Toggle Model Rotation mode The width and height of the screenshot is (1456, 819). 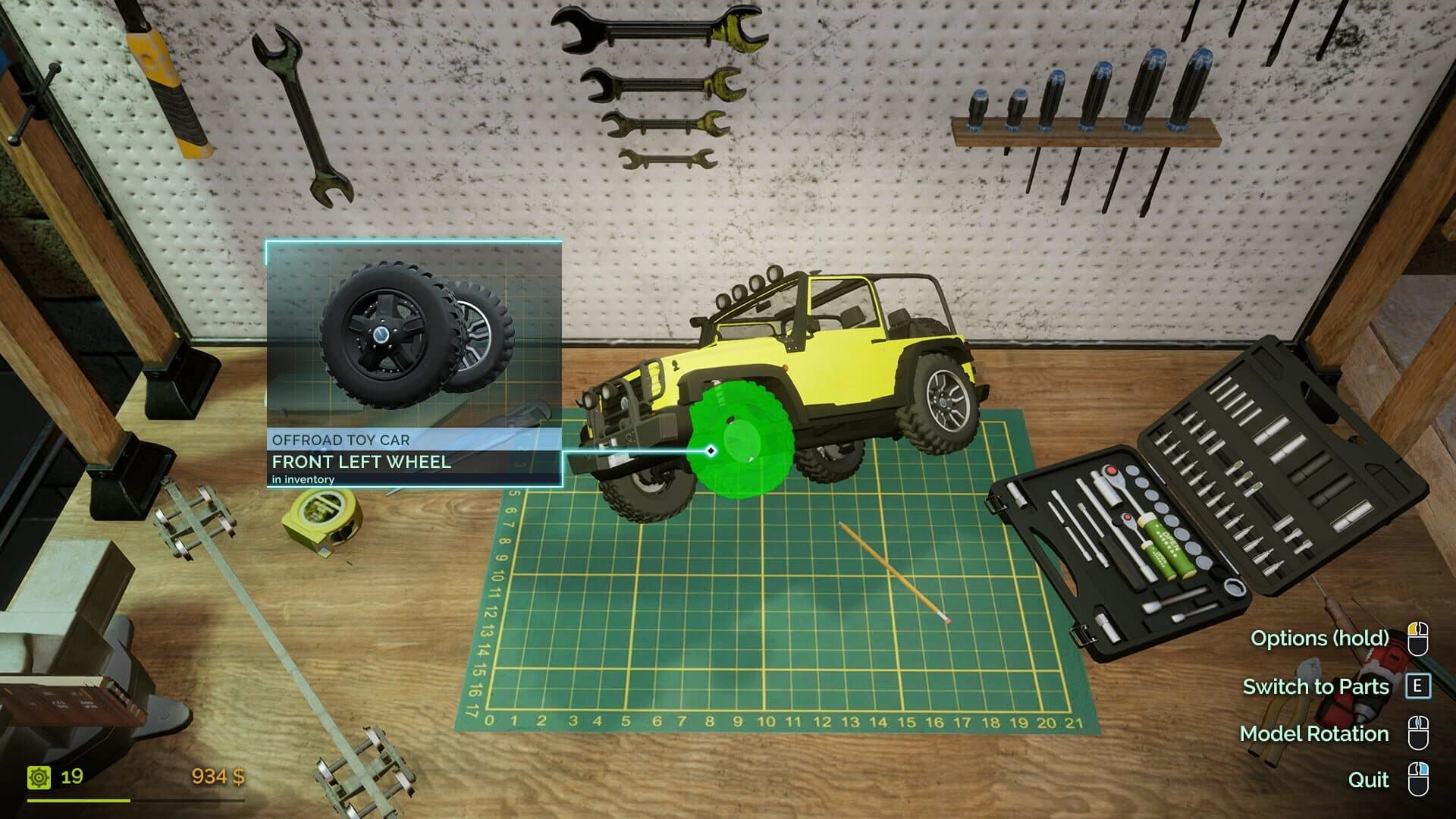pyautogui.click(x=1313, y=733)
